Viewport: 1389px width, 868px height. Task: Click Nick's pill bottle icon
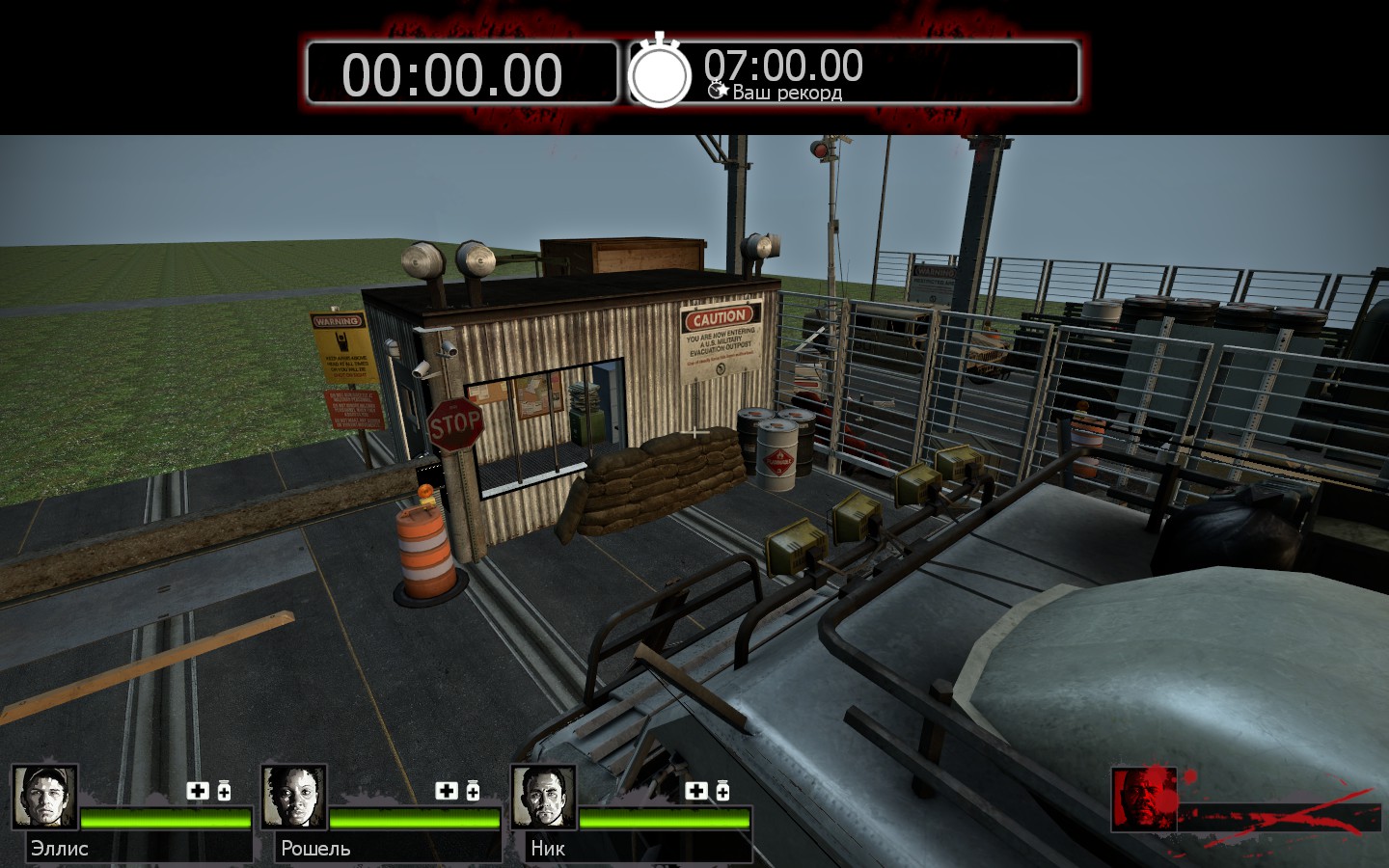point(722,791)
